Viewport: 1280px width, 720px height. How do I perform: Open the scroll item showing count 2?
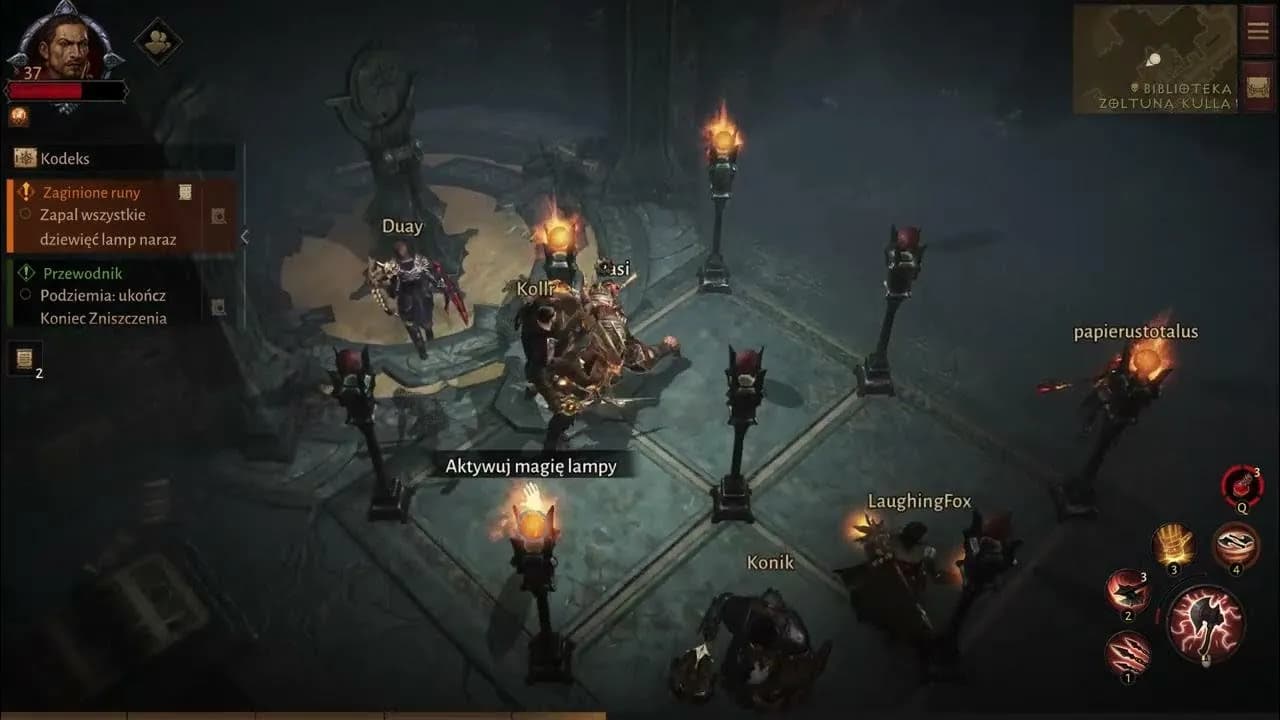click(x=23, y=357)
